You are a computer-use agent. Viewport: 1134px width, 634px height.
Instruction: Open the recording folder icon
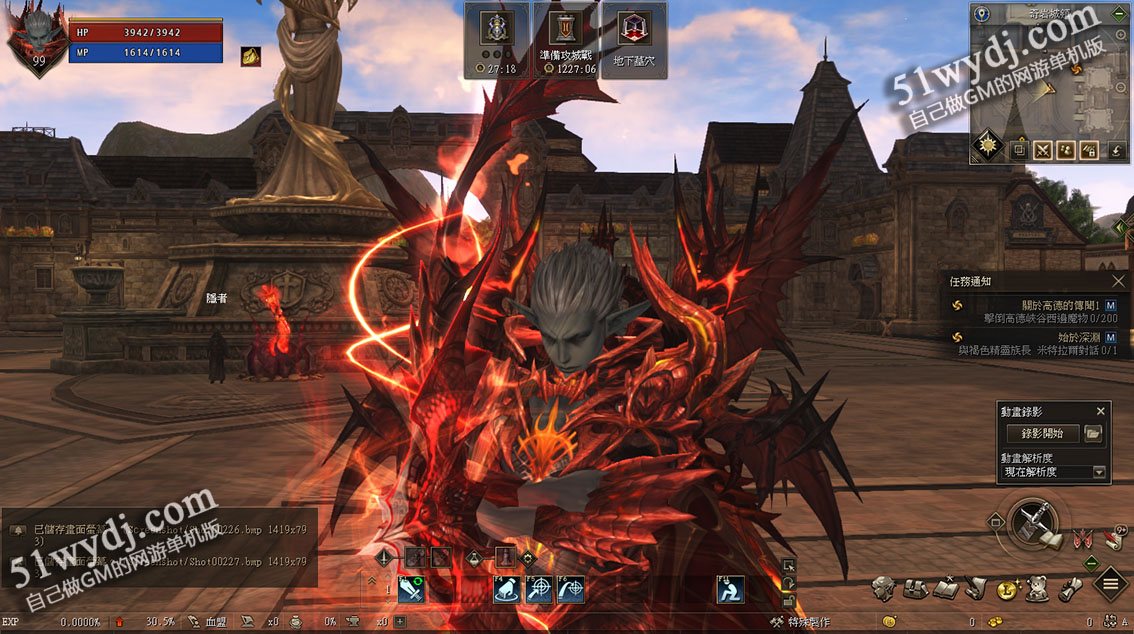coord(1093,434)
